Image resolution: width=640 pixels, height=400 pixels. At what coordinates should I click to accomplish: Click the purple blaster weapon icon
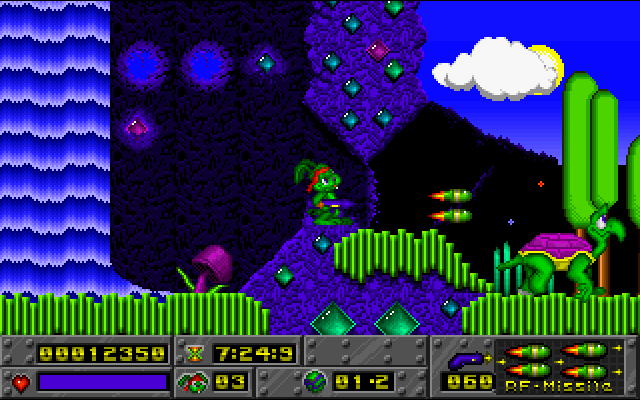465,358
